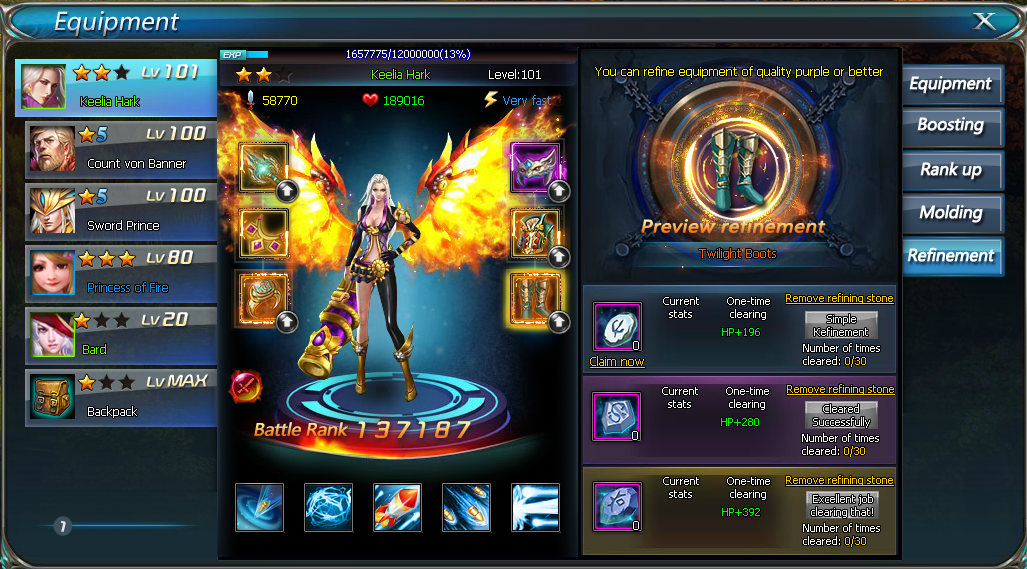Select the Twilight Boots equipment slot
This screenshot has width=1027, height=569.
point(535,296)
